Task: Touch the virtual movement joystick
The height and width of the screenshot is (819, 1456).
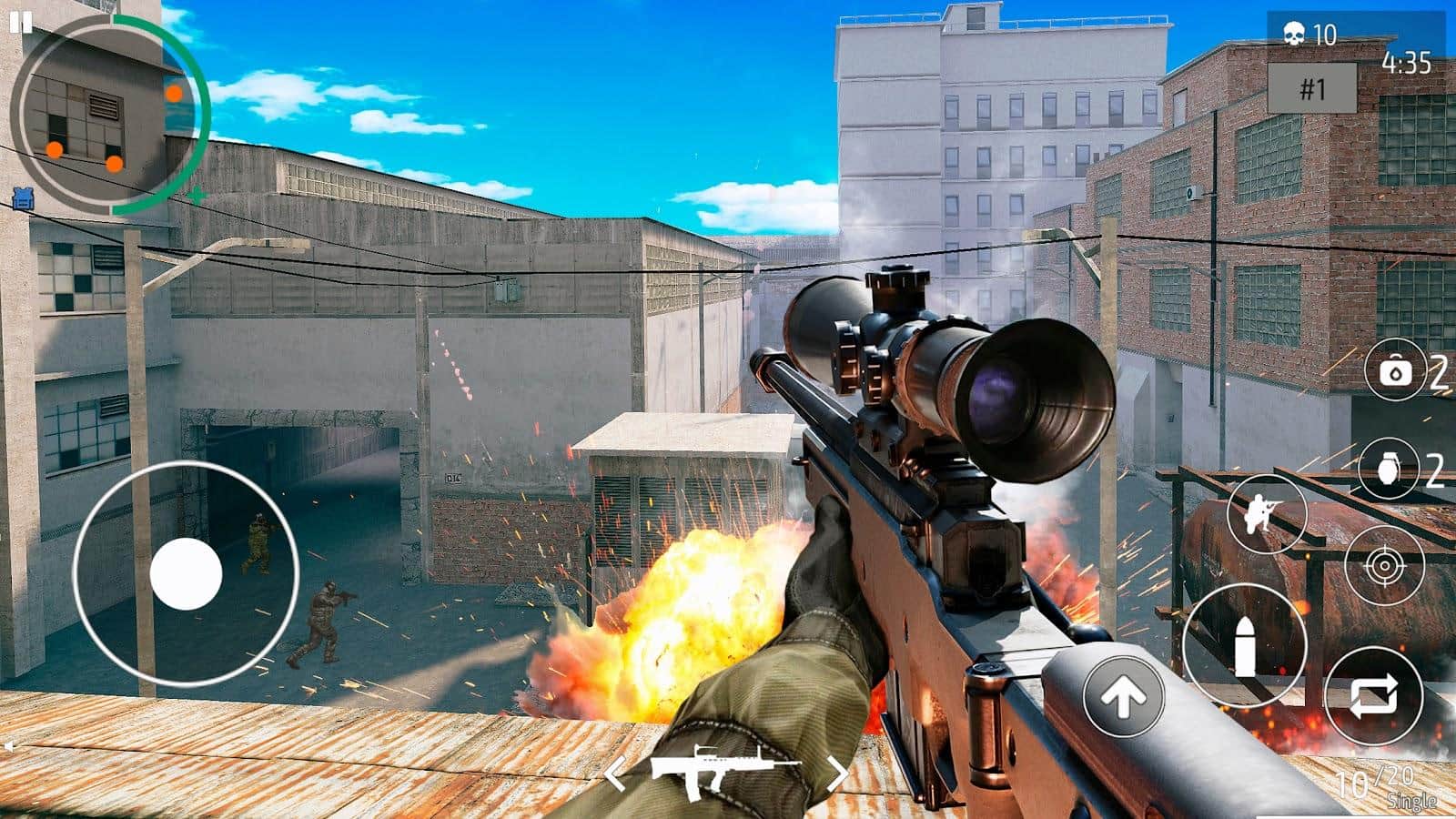Action: pyautogui.click(x=186, y=573)
